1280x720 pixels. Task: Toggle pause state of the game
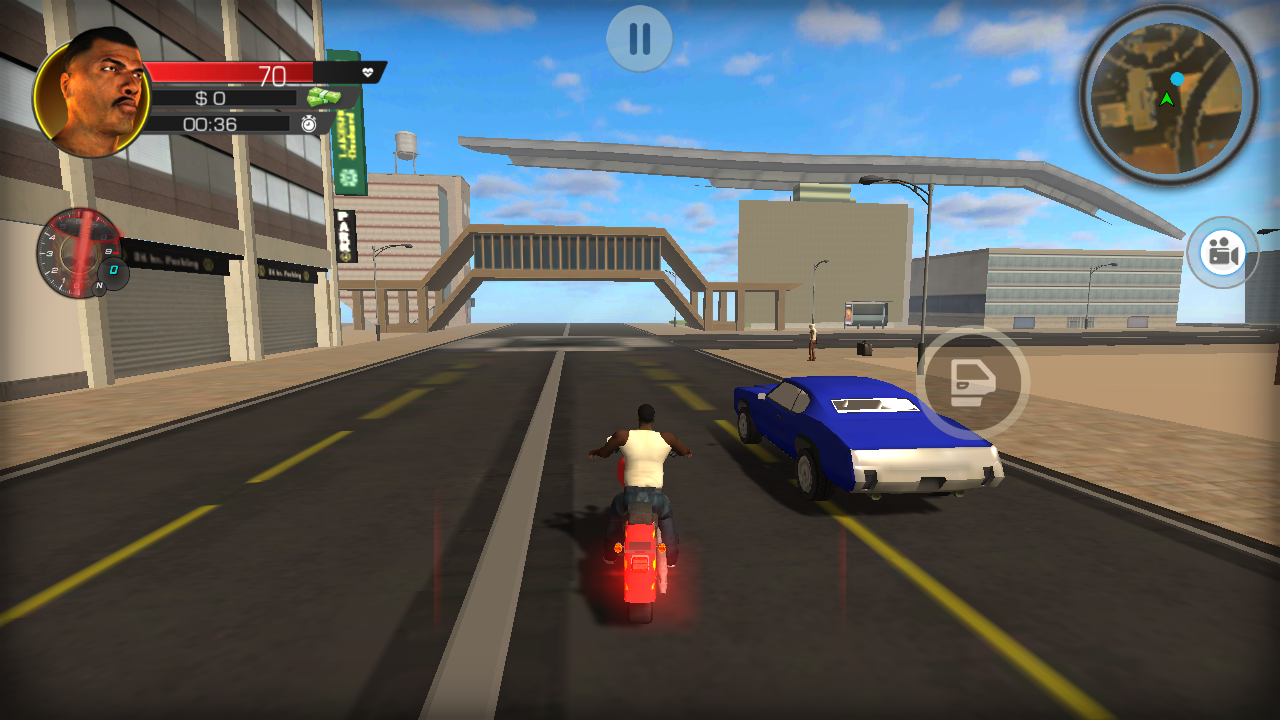click(x=639, y=38)
